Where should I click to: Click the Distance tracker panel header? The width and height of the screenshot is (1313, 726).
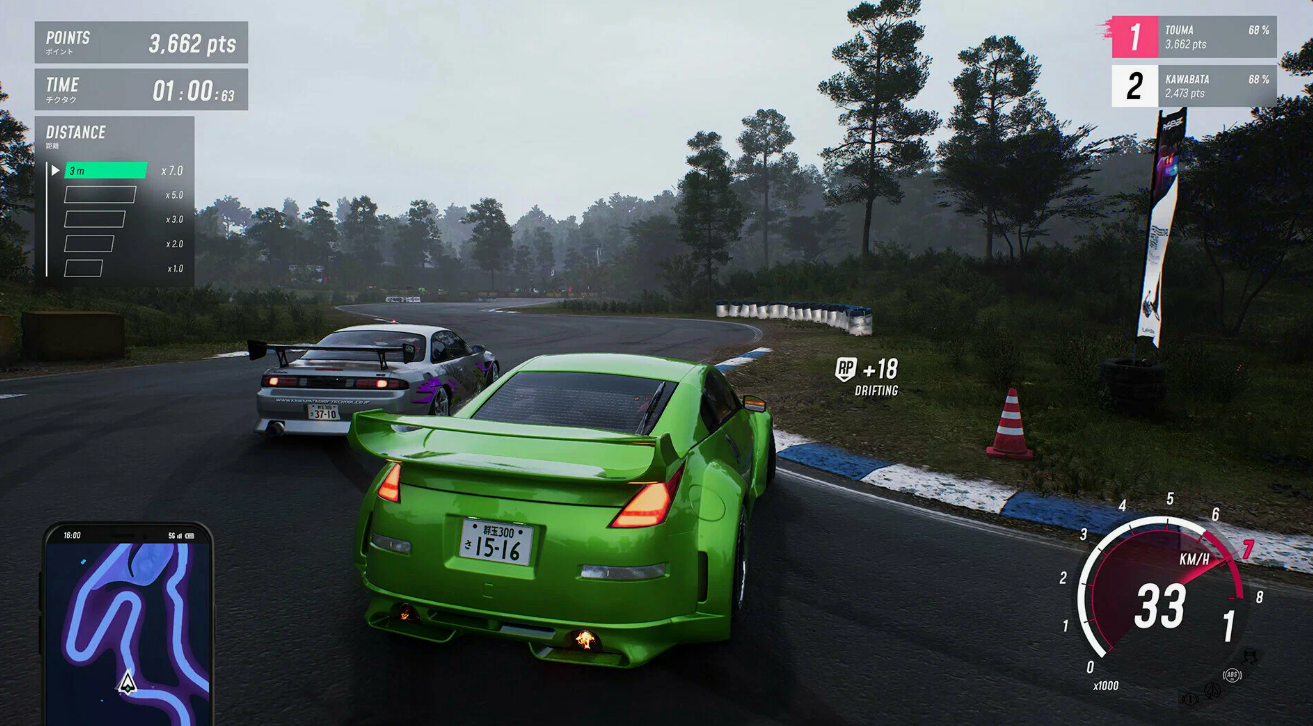[x=76, y=134]
